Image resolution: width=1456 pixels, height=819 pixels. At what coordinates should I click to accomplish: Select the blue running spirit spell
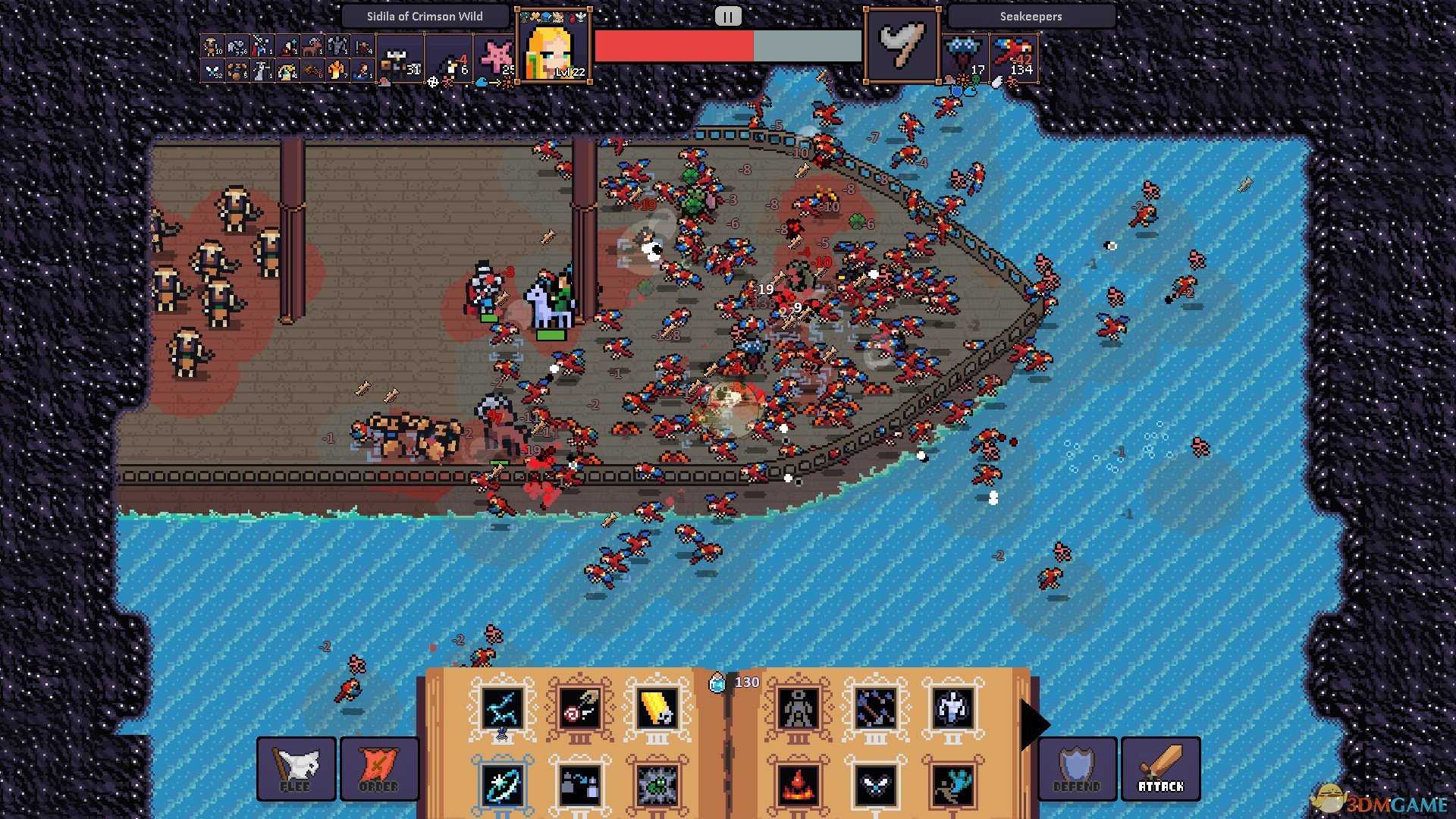coord(952,784)
